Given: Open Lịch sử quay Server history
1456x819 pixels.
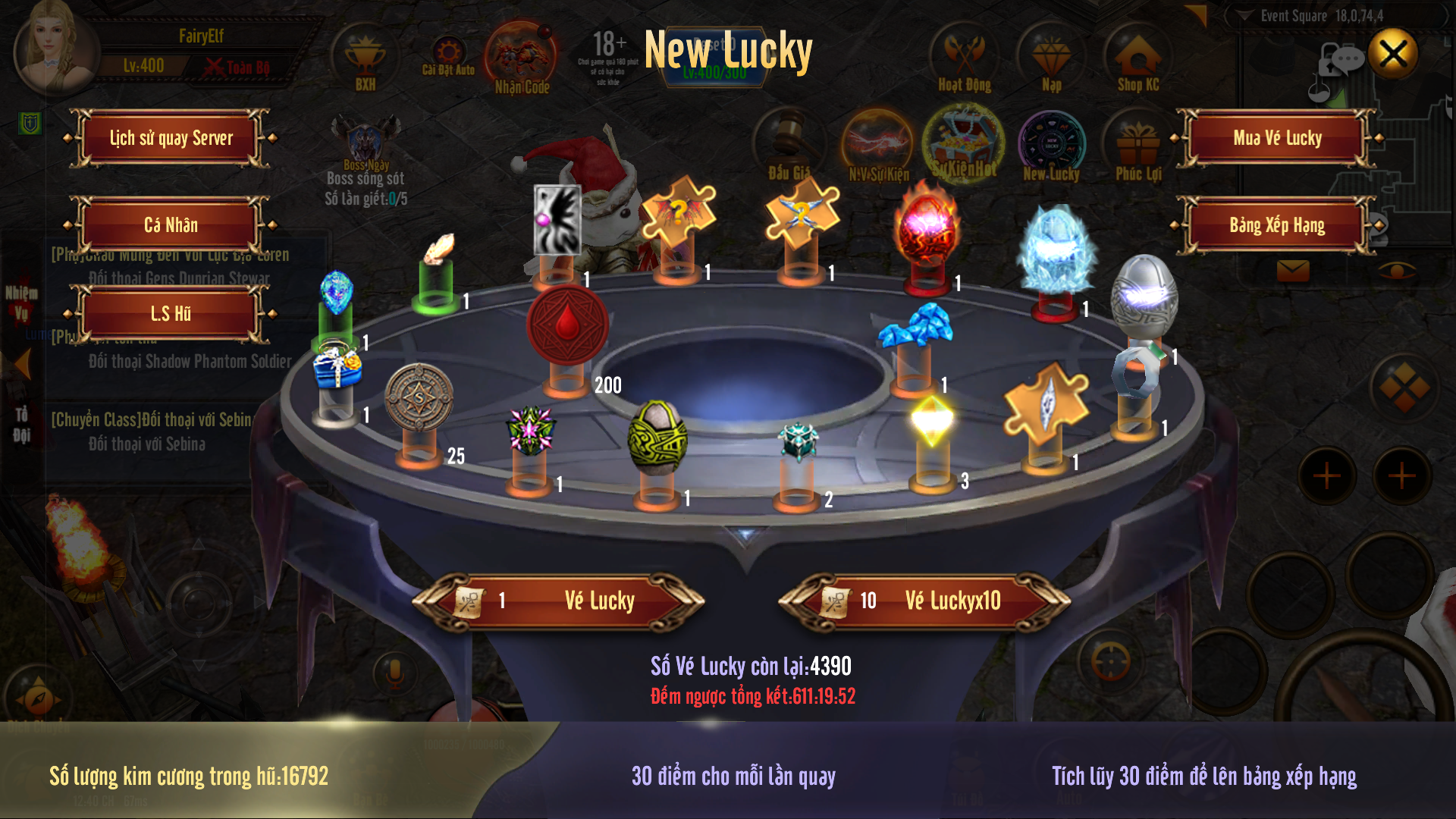Looking at the screenshot, I should tap(171, 138).
